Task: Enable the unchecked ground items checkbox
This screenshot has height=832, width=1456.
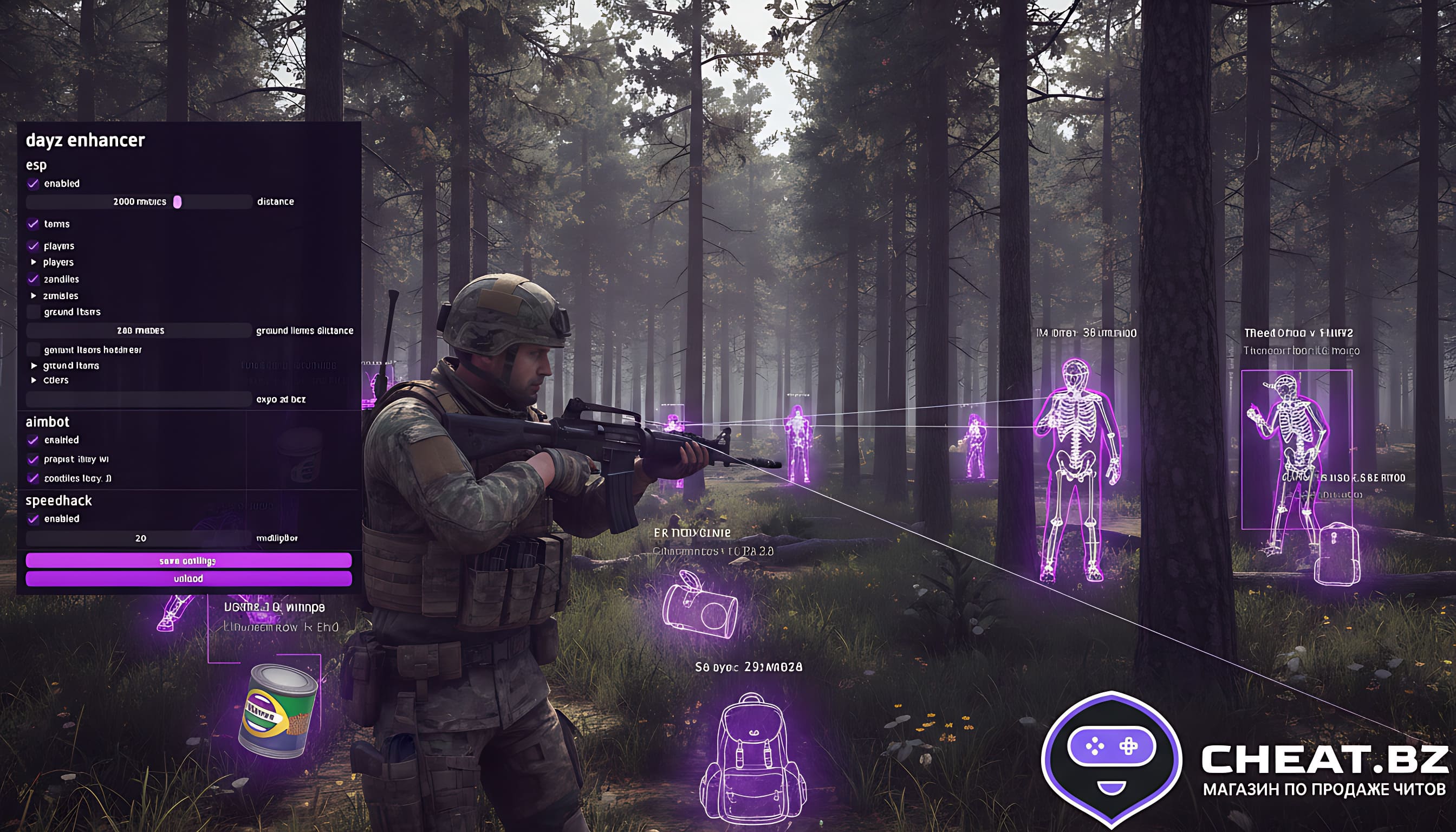Action: [34, 312]
